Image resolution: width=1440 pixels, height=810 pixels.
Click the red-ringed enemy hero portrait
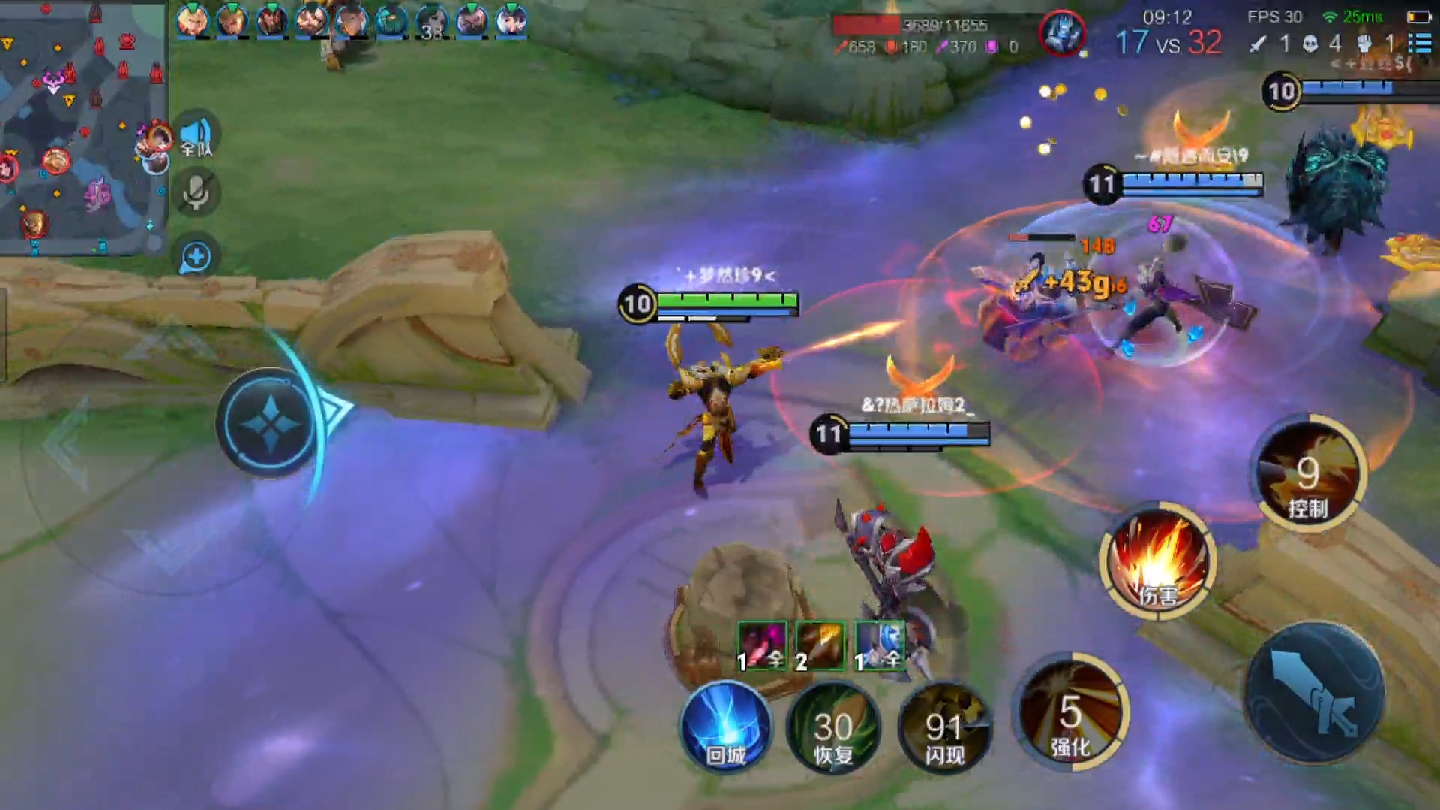(x=1062, y=33)
